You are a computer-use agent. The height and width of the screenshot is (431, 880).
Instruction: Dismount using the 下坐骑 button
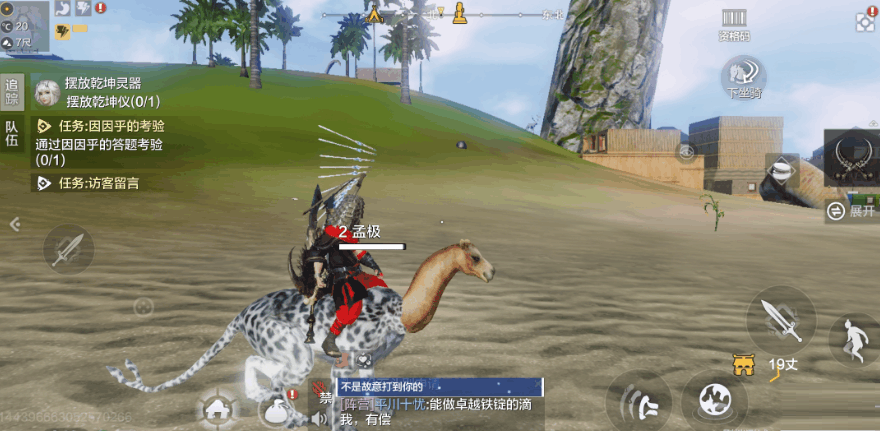click(x=743, y=77)
